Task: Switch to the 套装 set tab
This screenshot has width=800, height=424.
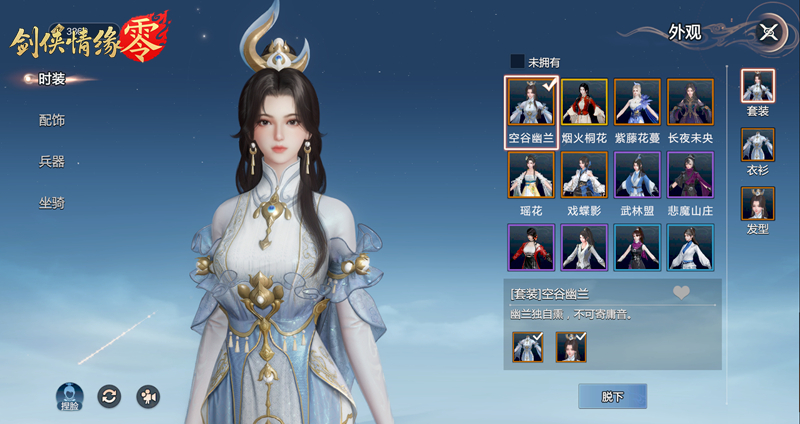Action: [757, 87]
